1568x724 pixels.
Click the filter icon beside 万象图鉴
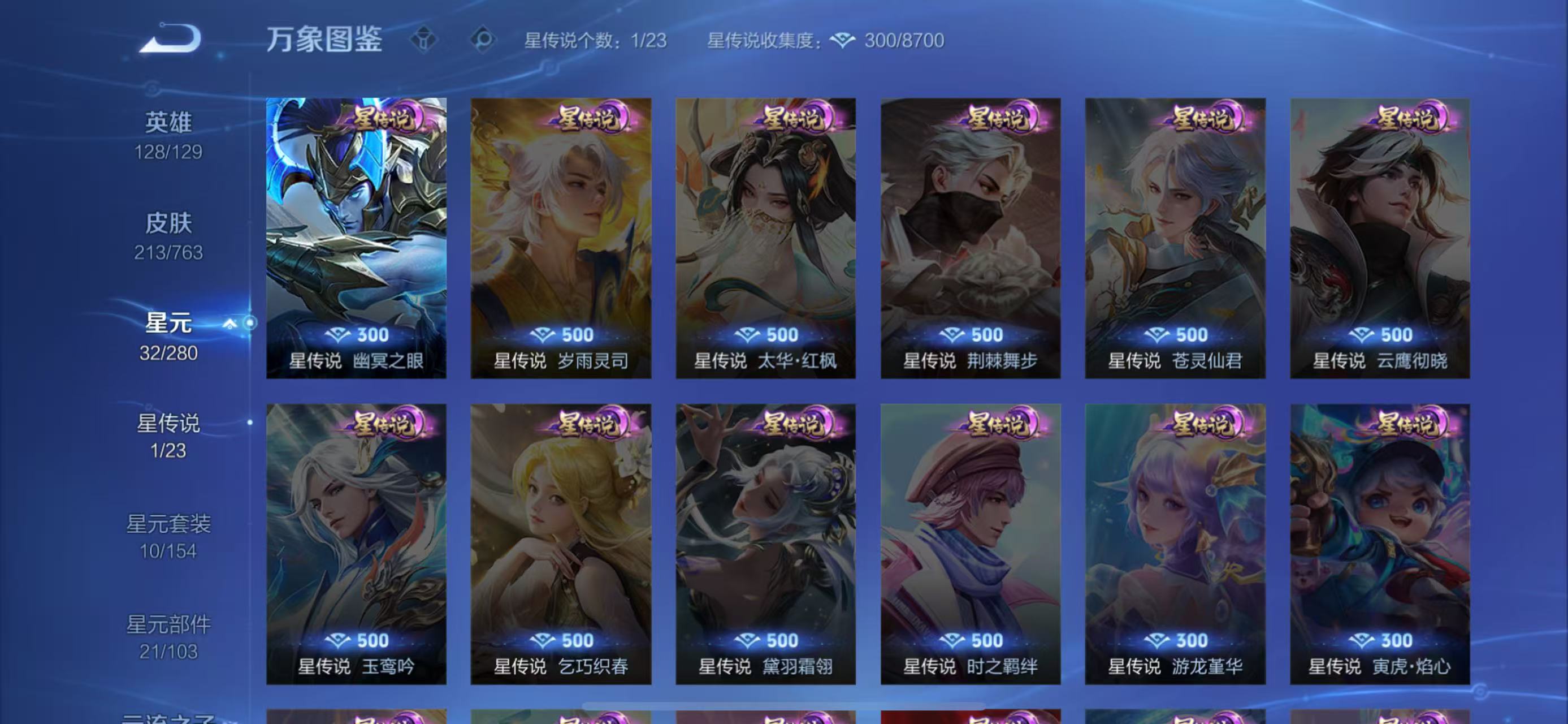click(x=423, y=40)
